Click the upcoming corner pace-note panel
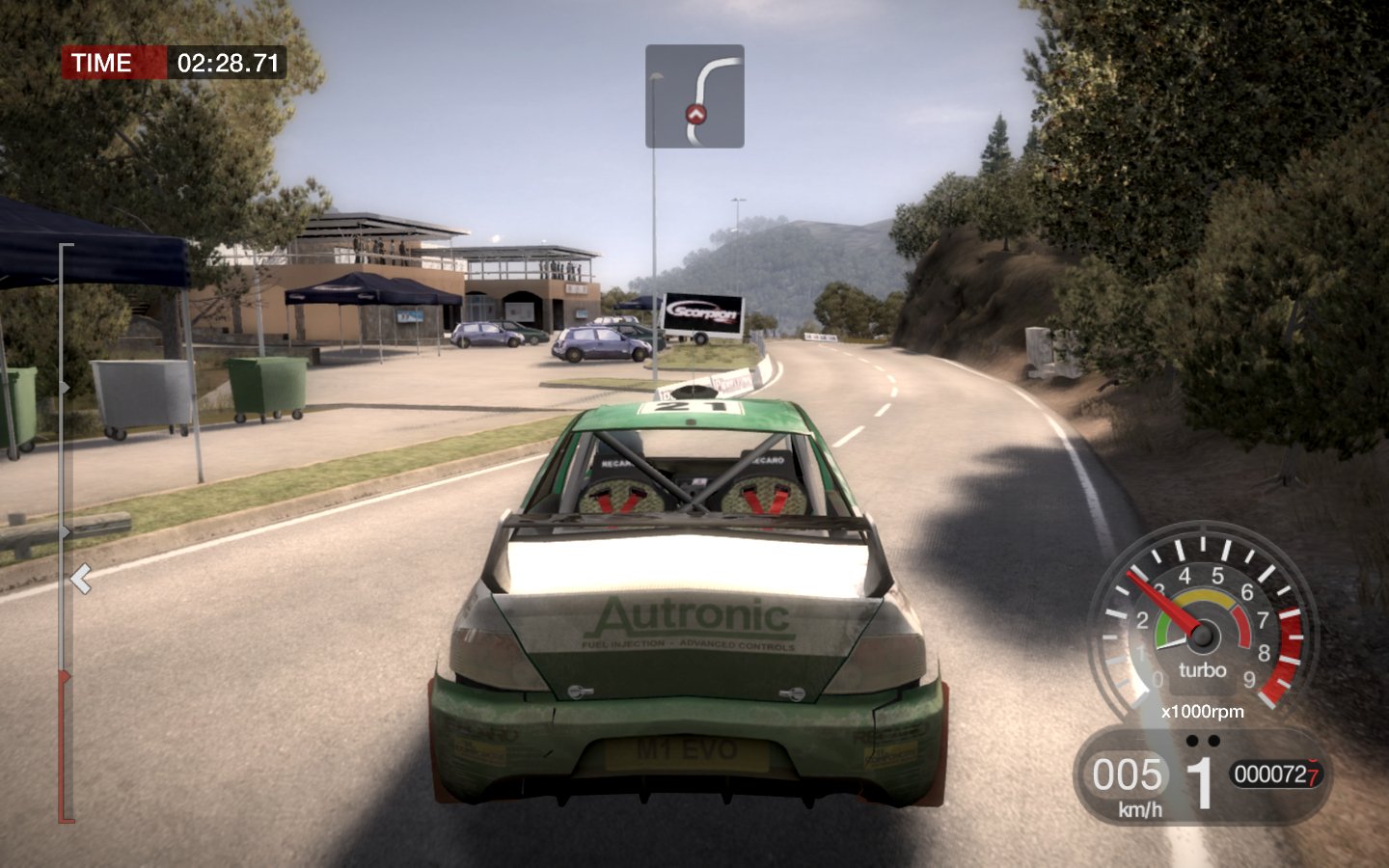This screenshot has width=1389, height=868. click(694, 96)
